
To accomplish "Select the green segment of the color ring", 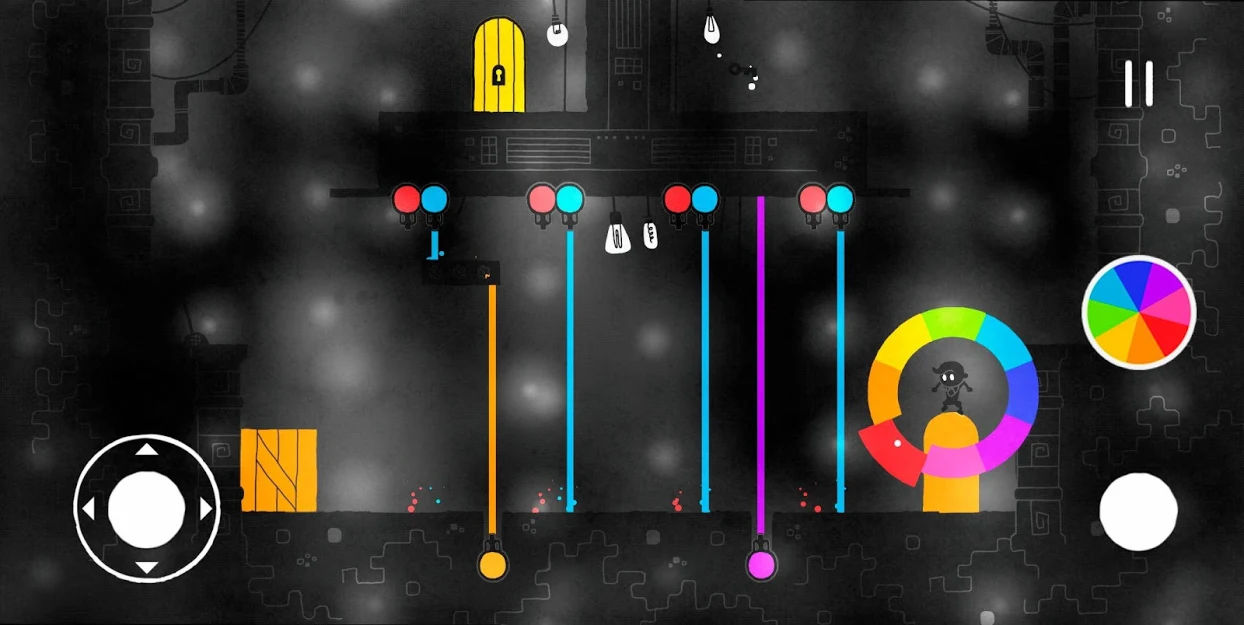I will (952, 323).
